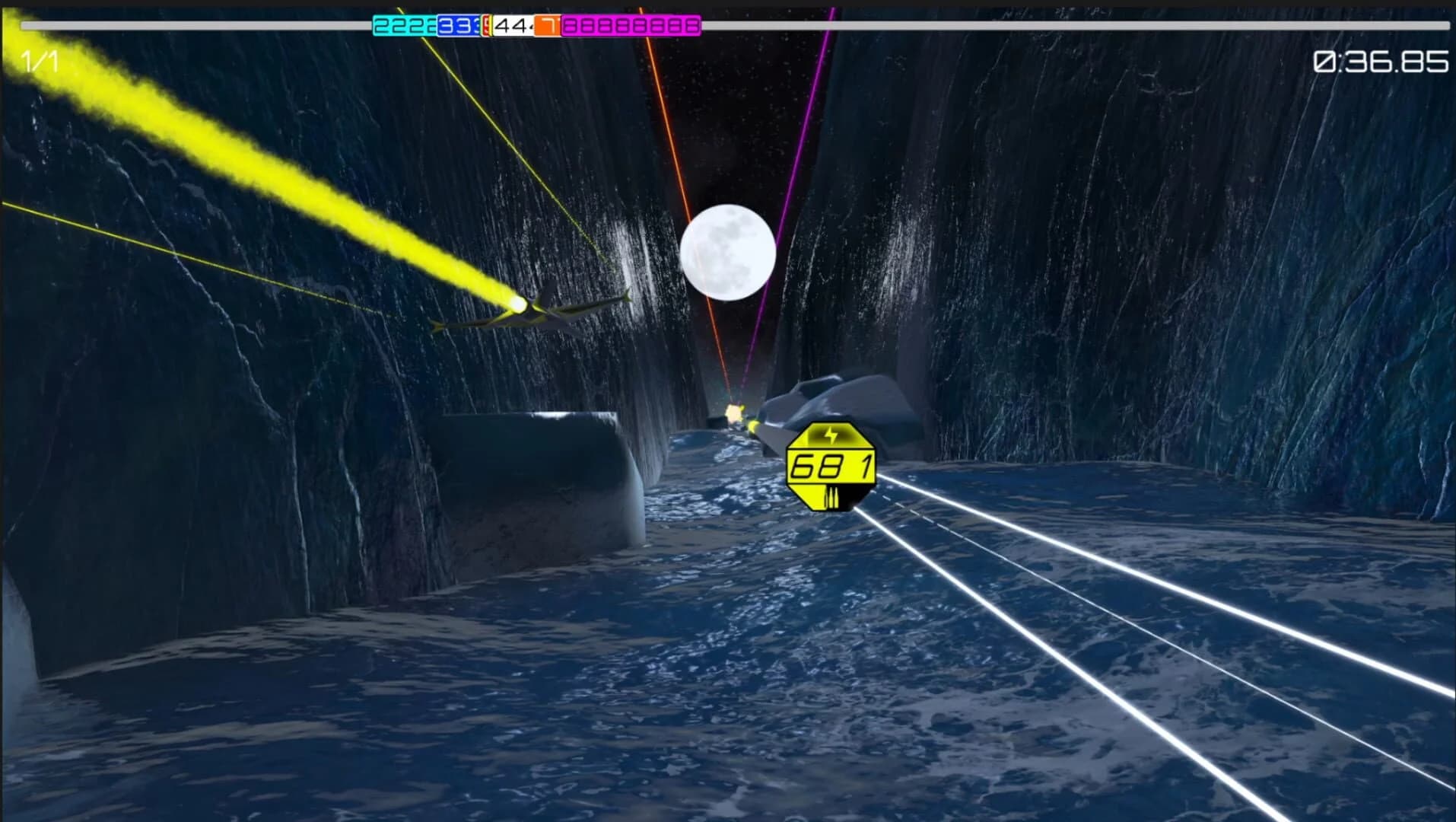Click the blue 333 racer marker
Screen dimensions: 1456x822
(x=458, y=27)
